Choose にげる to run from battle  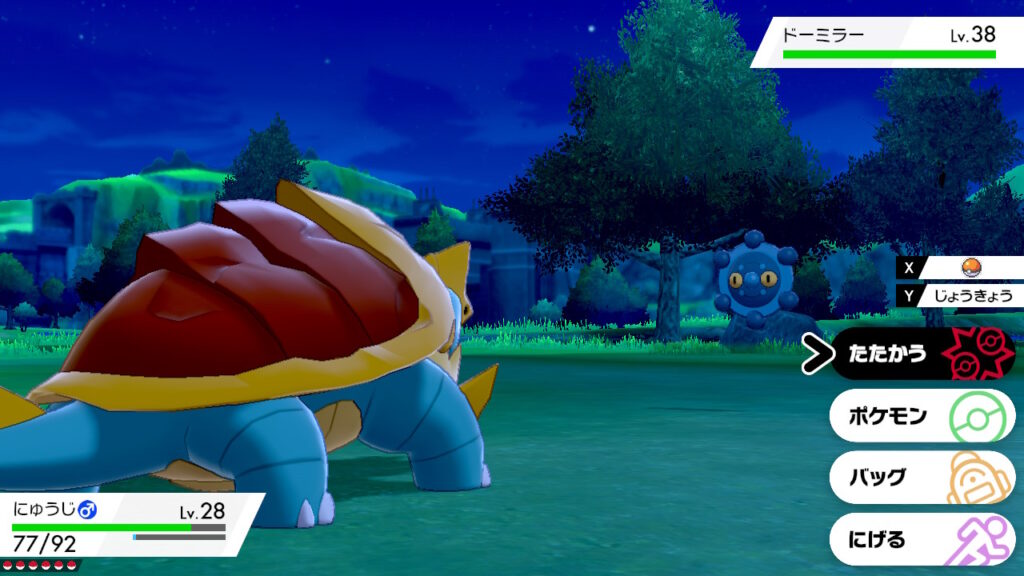coord(920,539)
